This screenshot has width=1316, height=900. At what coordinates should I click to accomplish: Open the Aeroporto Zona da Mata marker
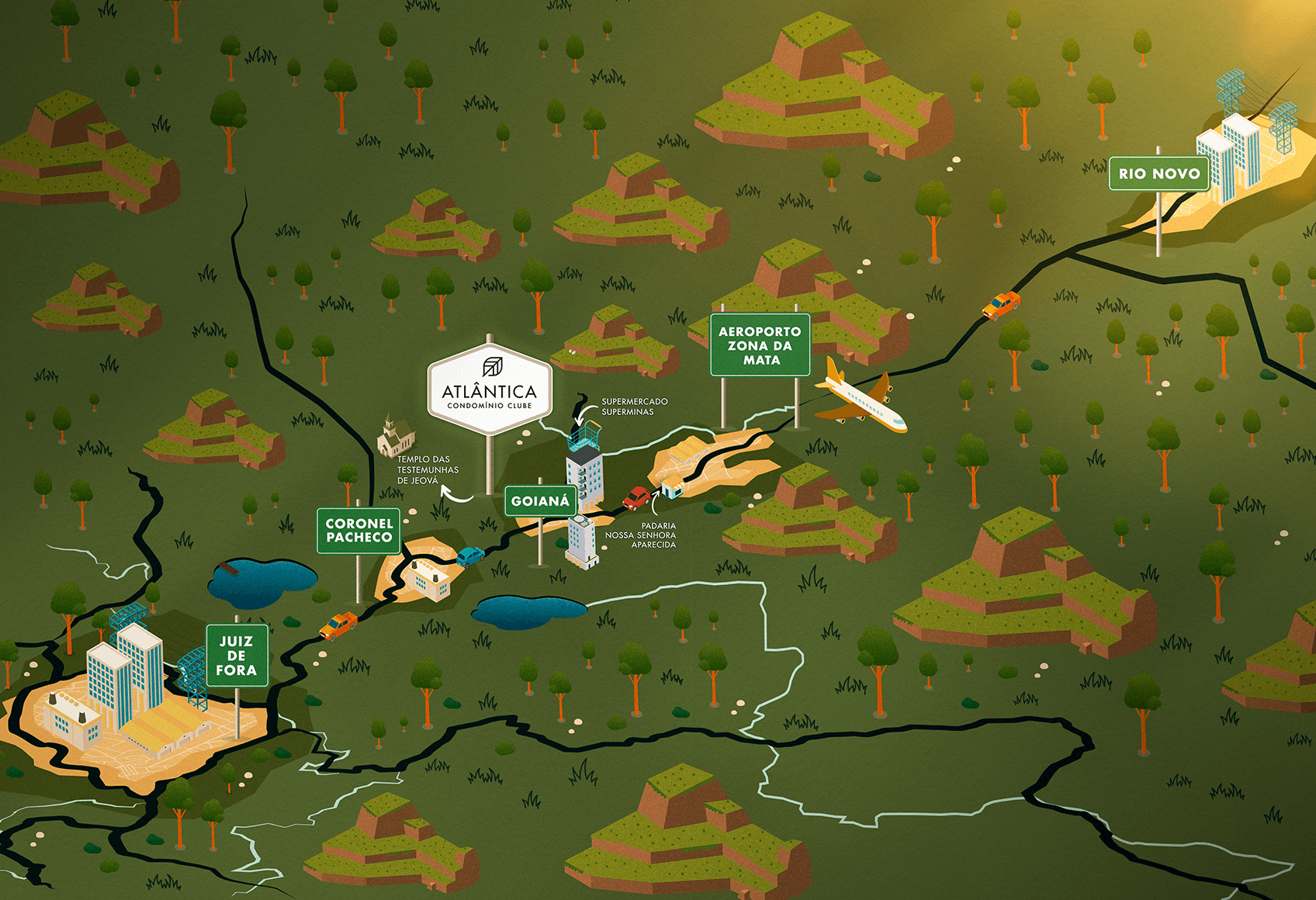click(x=760, y=345)
